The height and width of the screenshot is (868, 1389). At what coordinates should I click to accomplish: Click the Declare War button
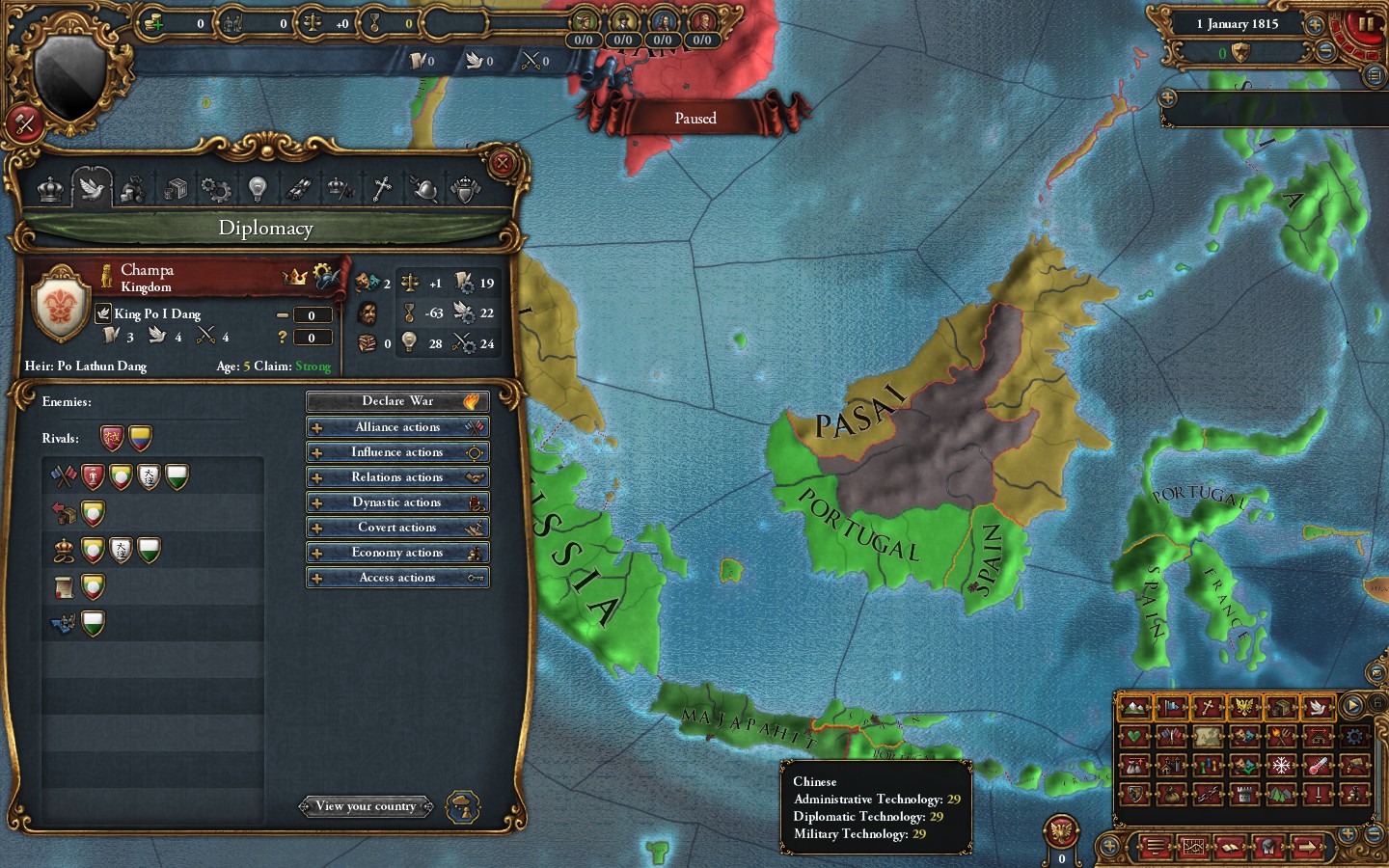396,401
